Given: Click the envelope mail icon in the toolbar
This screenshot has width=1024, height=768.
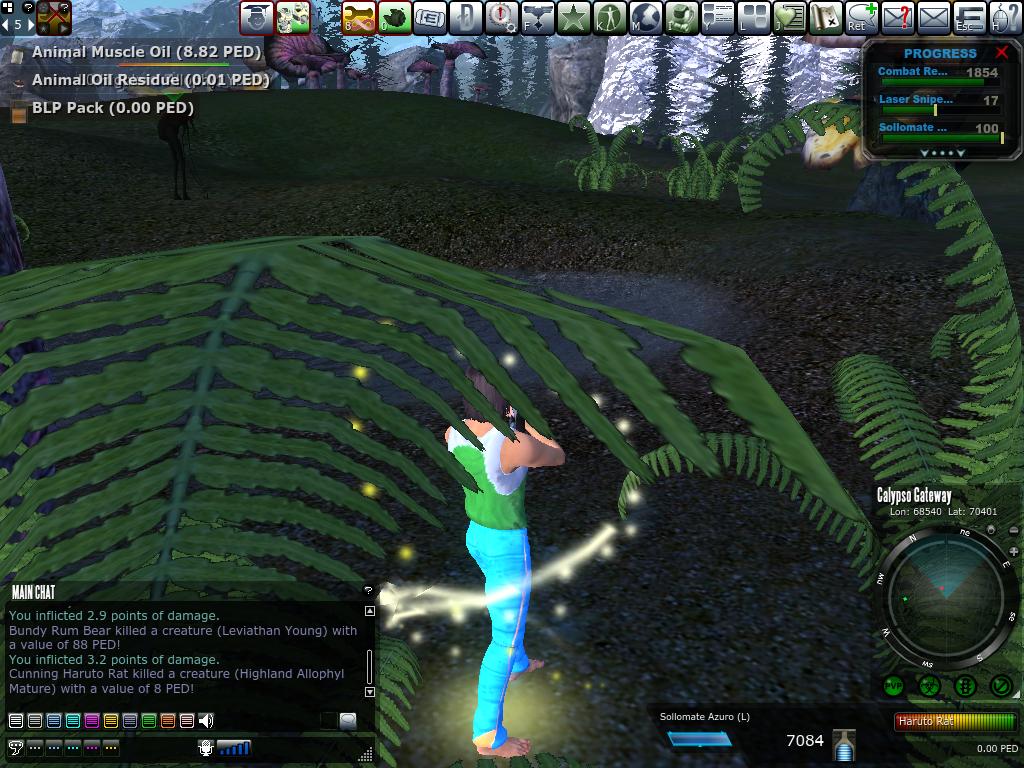Looking at the screenshot, I should pos(933,17).
